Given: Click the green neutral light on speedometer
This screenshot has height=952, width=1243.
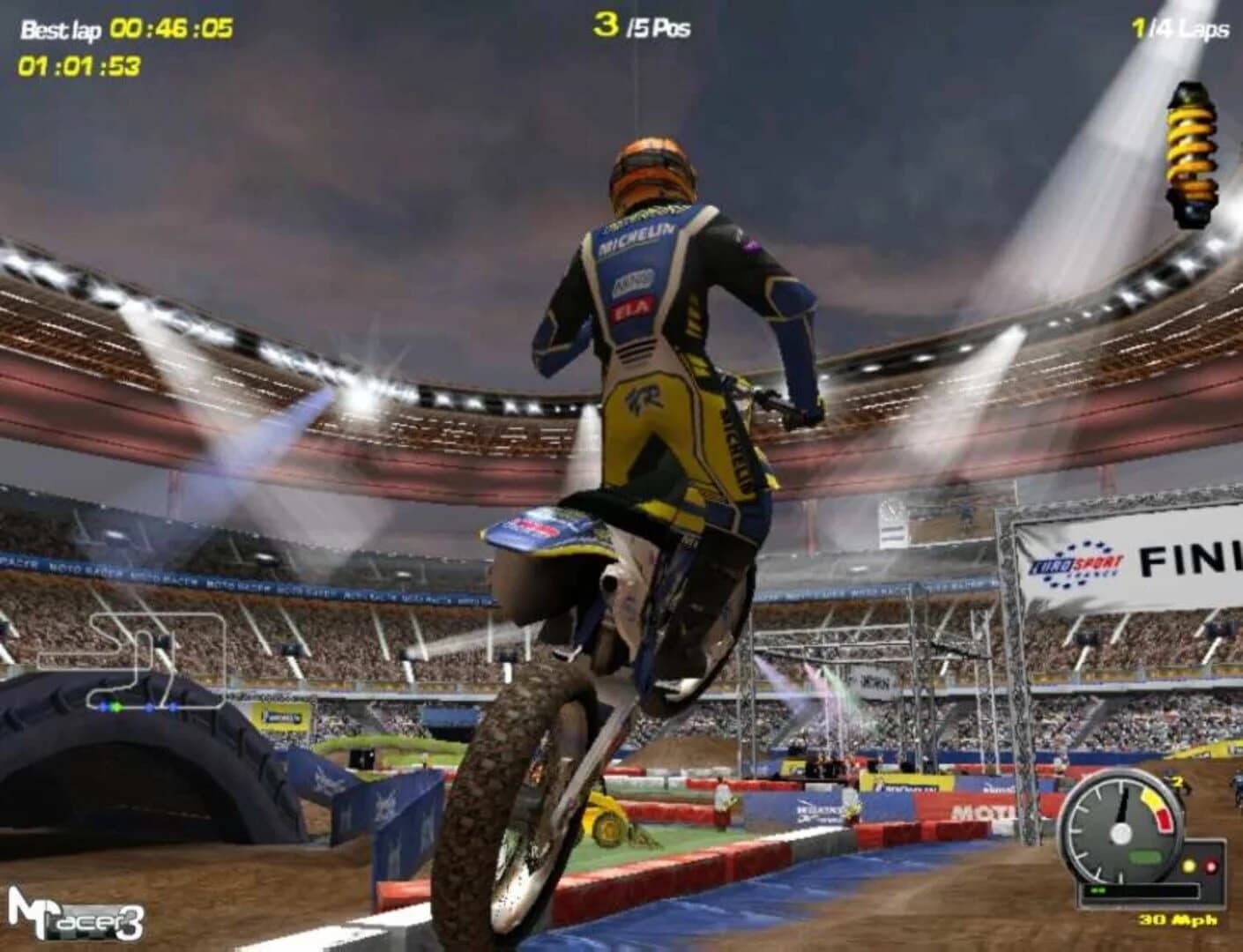Looking at the screenshot, I should (1146, 857).
